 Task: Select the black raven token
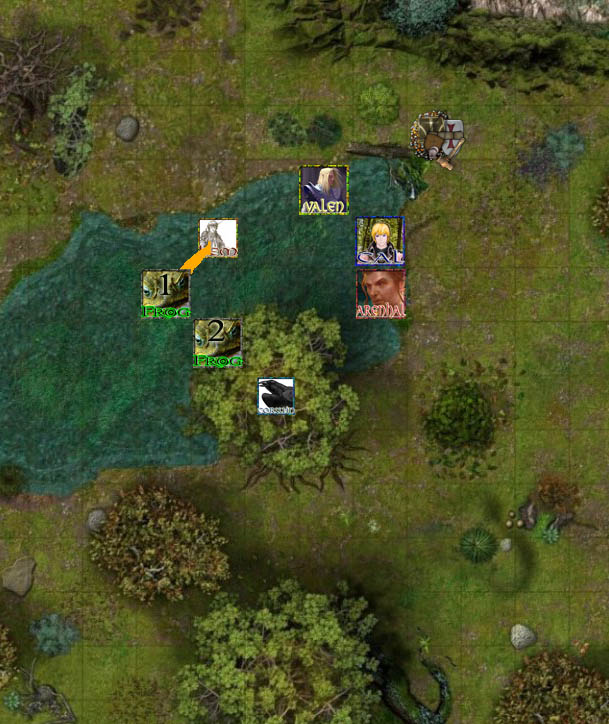(x=276, y=397)
